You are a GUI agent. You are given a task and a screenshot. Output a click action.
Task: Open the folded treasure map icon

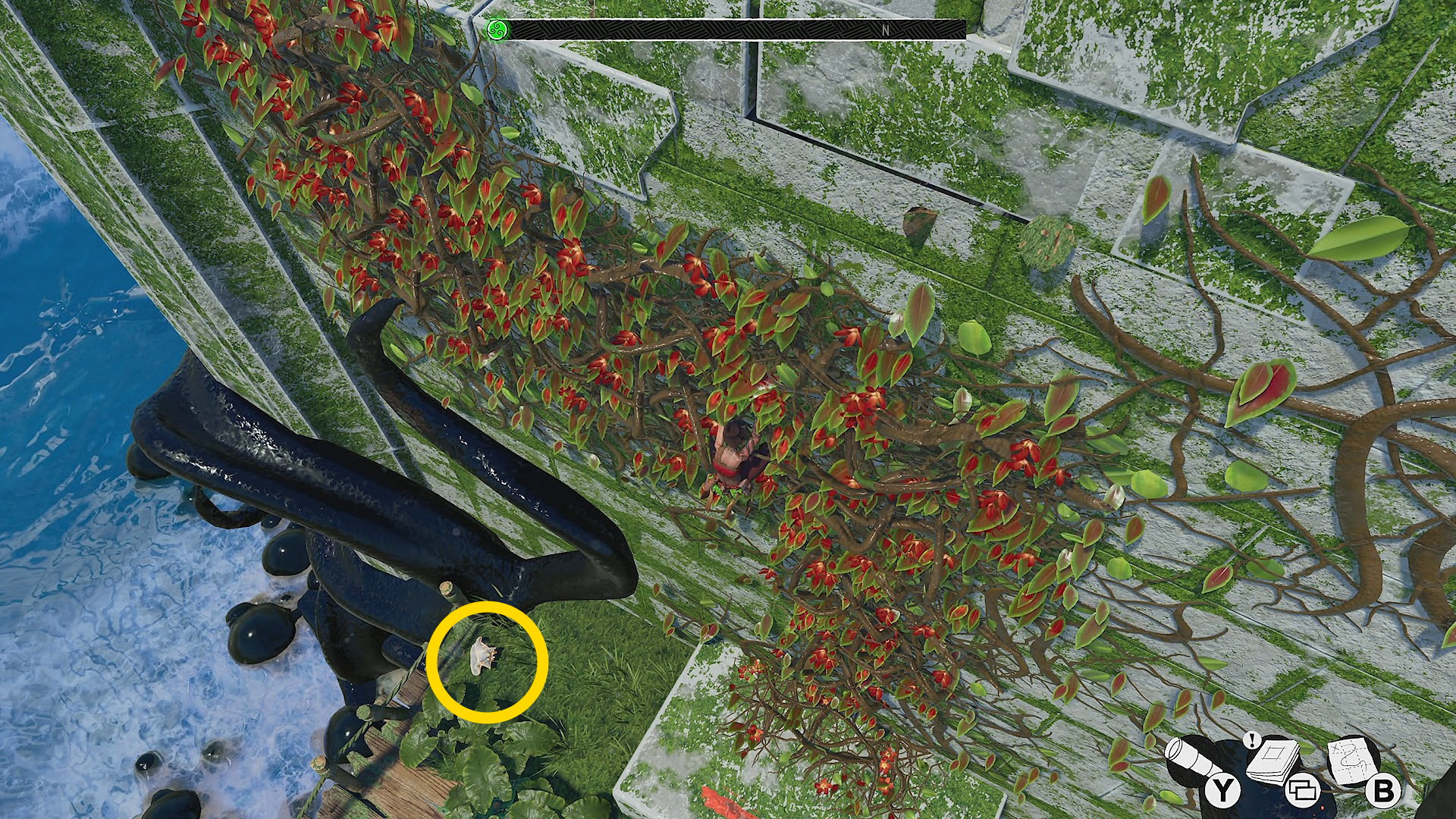pyautogui.click(x=1354, y=758)
